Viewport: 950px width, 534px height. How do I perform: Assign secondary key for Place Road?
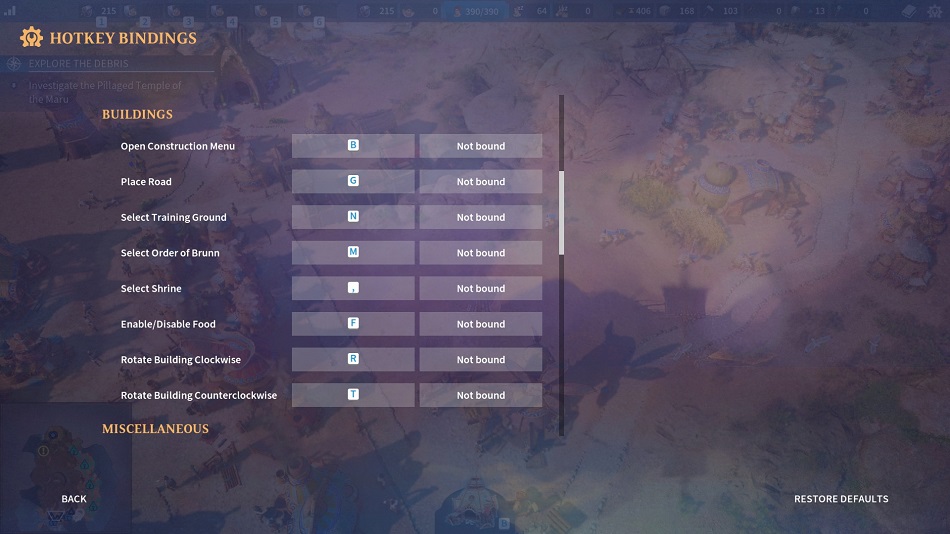481,182
